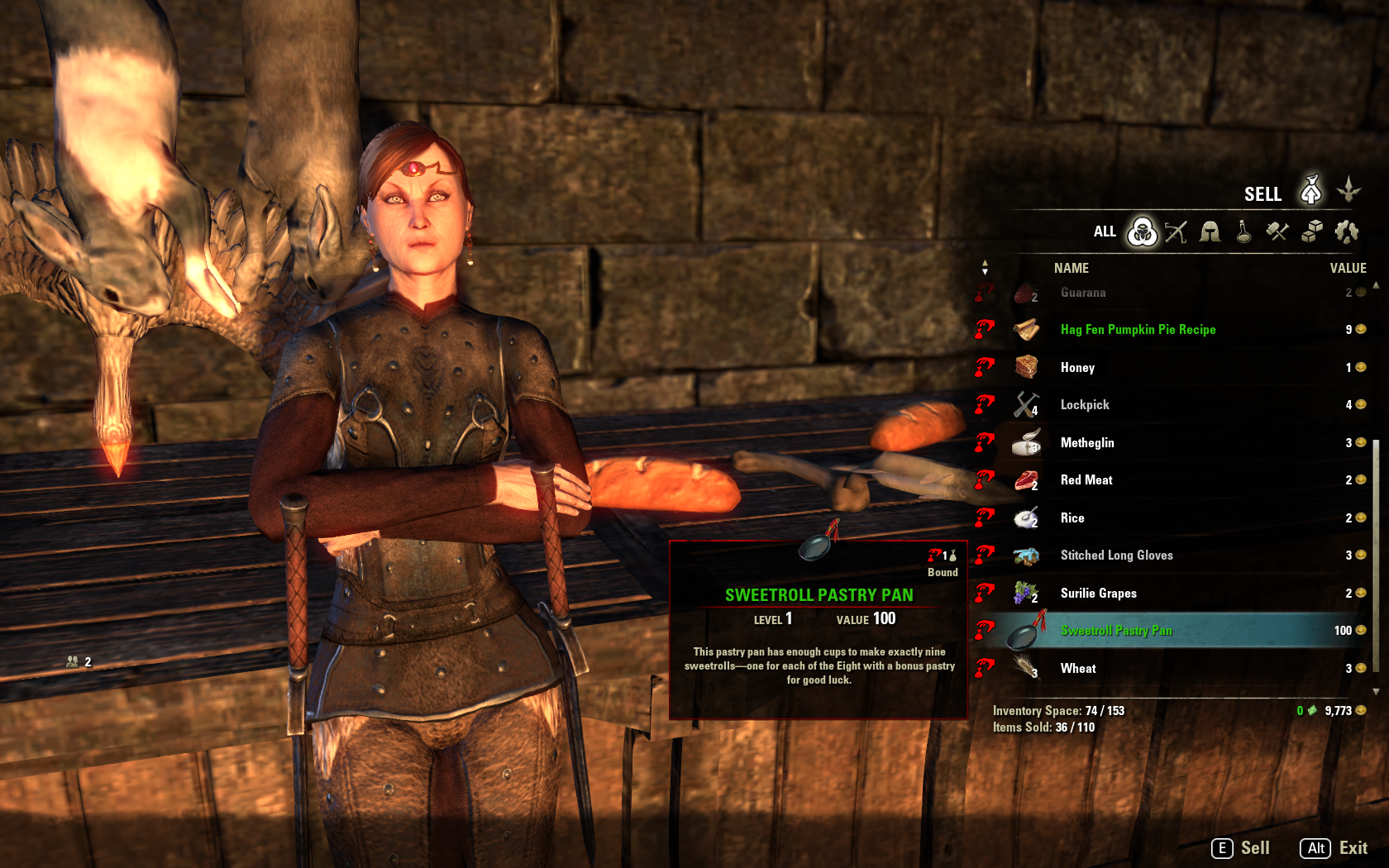
Task: Select Surilie Grapes in the list
Action: pyautogui.click(x=1098, y=594)
